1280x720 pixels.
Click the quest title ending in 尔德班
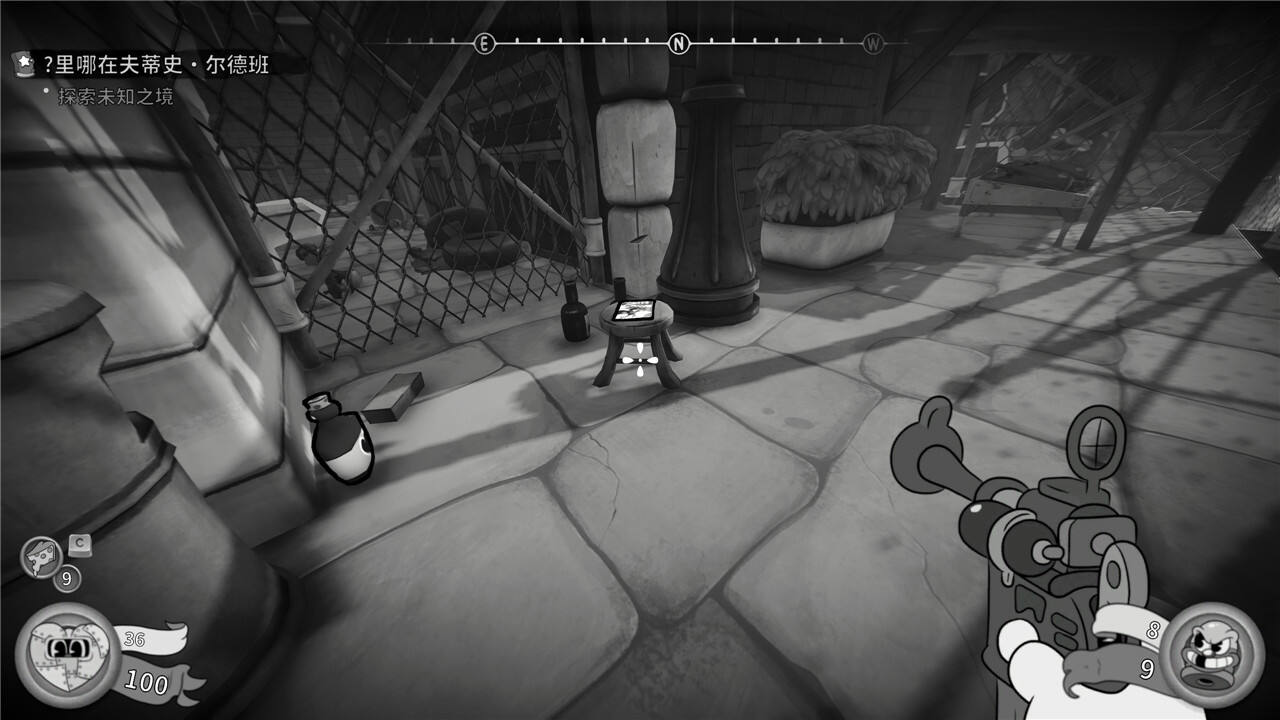point(157,66)
